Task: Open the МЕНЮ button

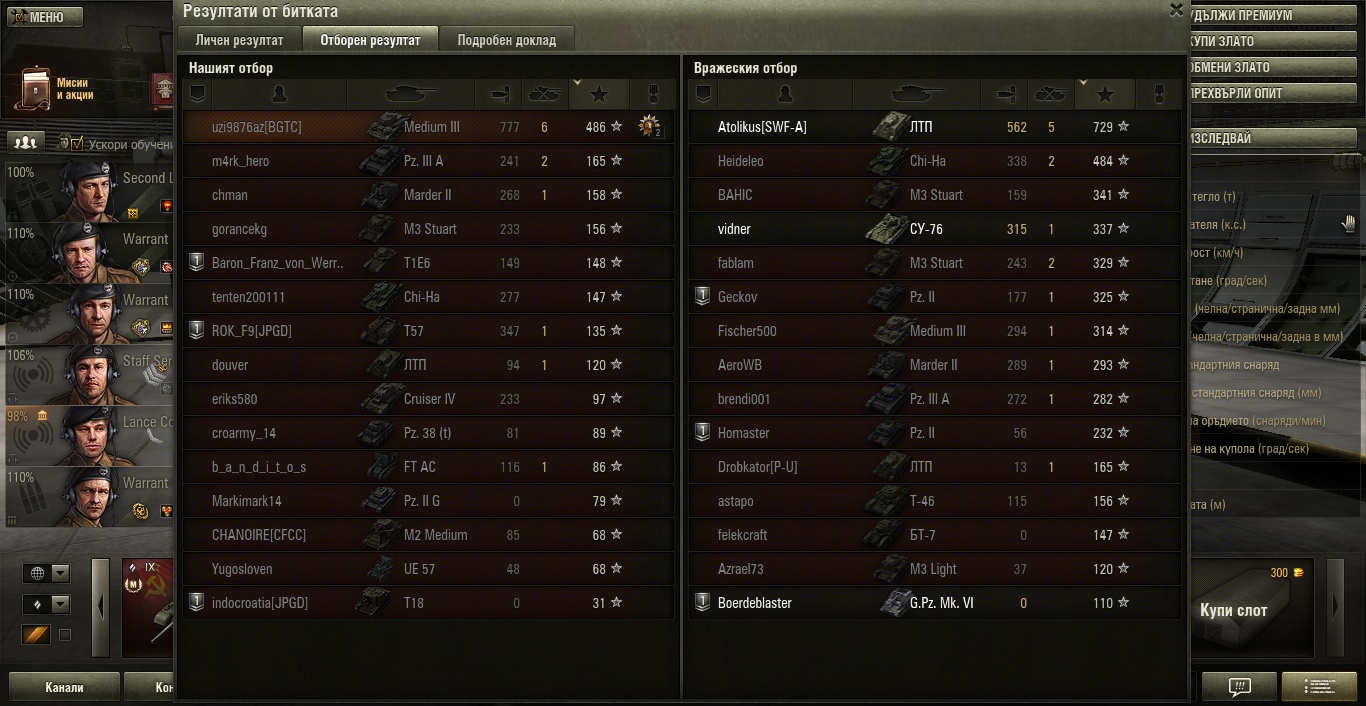Action: (41, 17)
